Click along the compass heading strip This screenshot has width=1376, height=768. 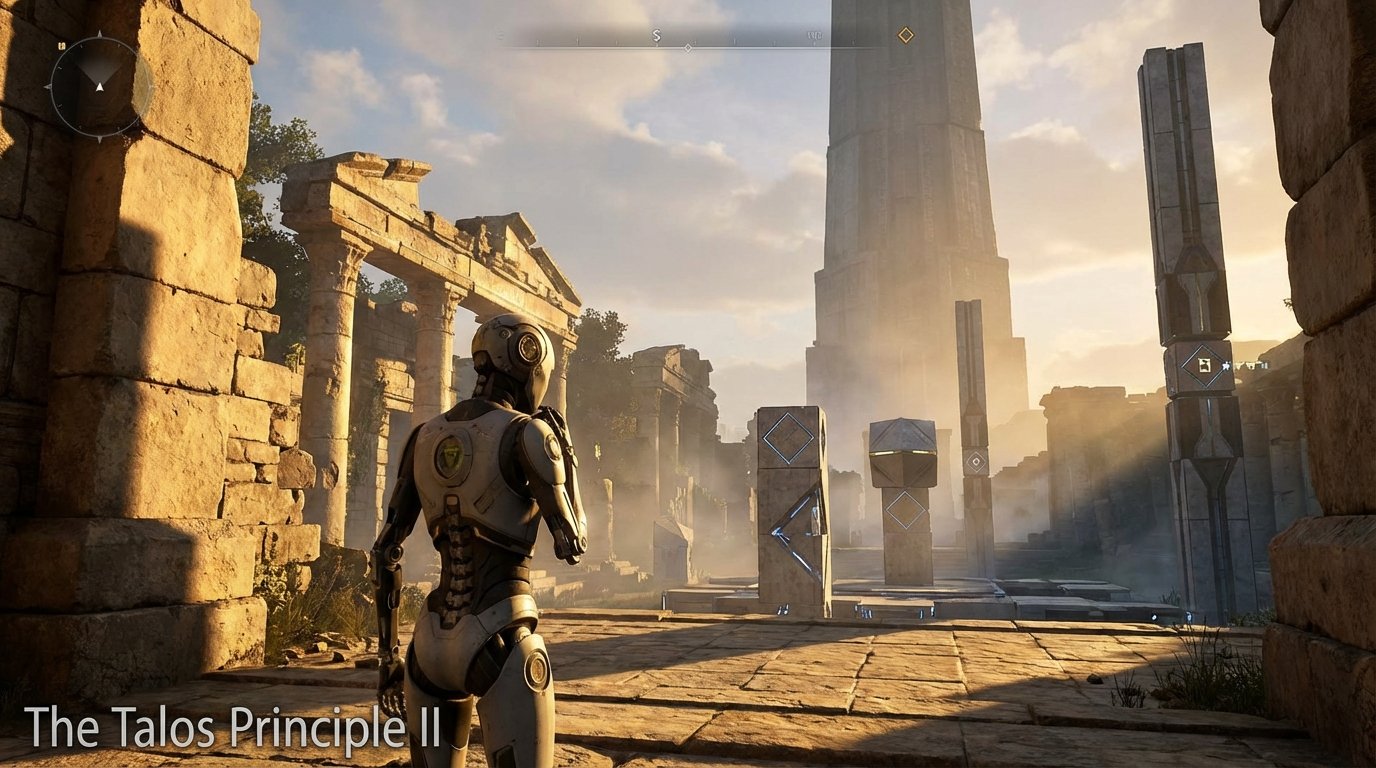[x=700, y=40]
